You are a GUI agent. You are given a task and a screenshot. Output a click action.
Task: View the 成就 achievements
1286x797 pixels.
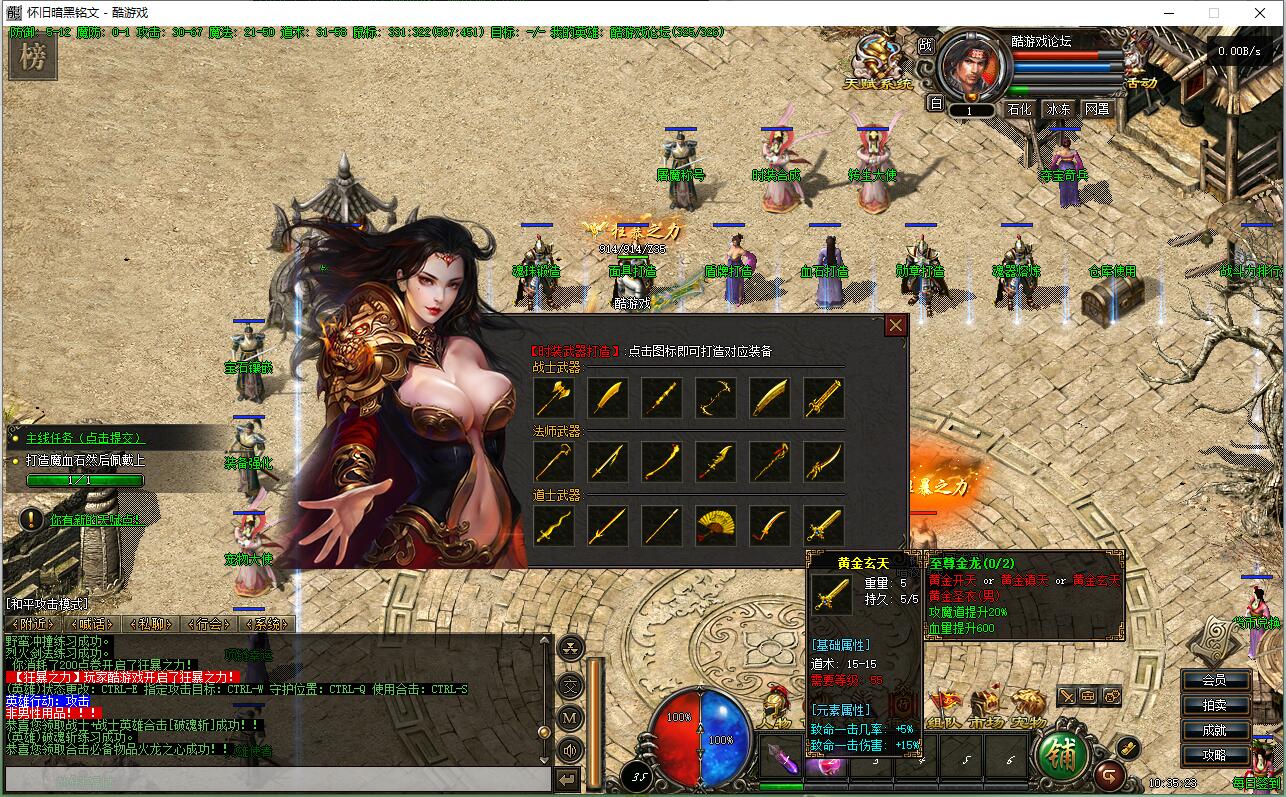(x=1214, y=730)
